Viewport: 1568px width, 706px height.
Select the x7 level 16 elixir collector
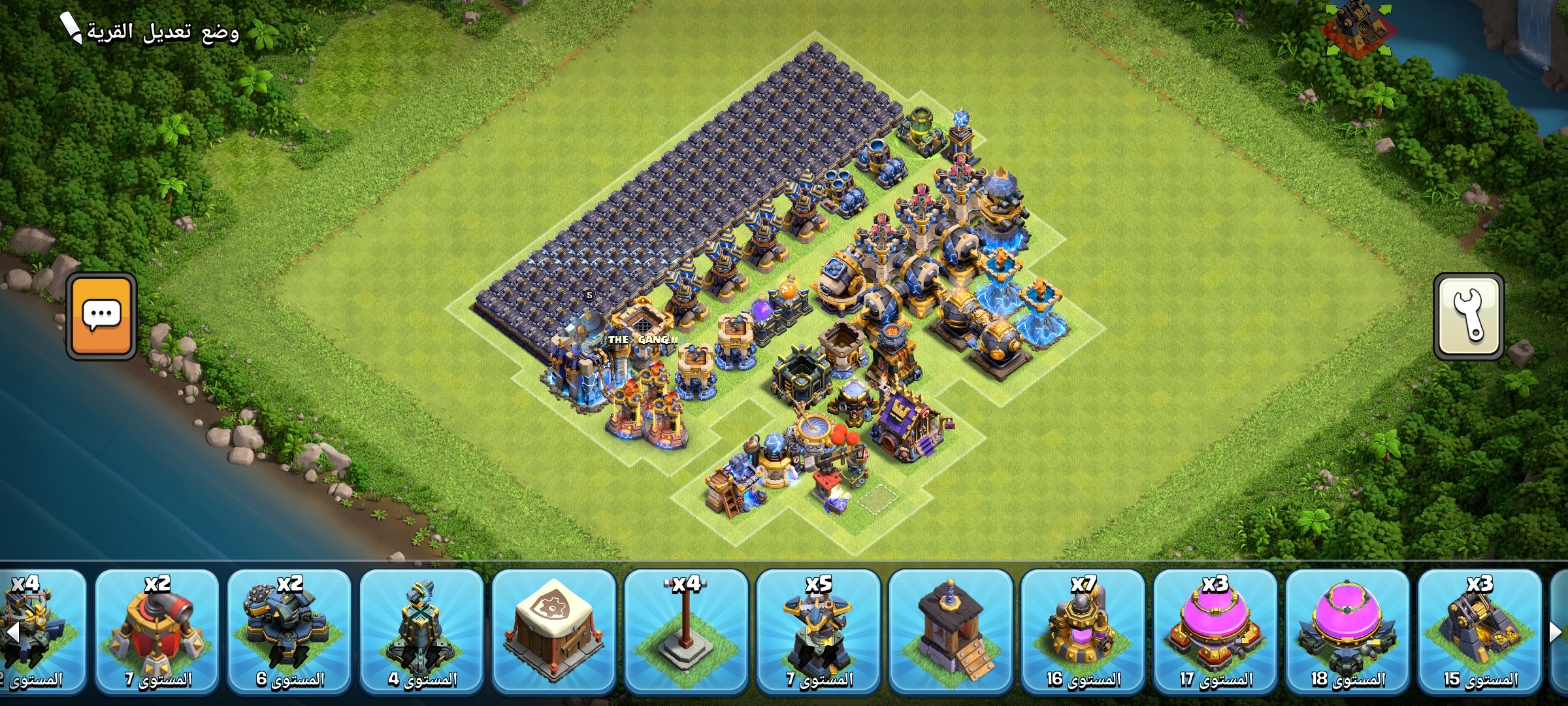click(x=1083, y=631)
